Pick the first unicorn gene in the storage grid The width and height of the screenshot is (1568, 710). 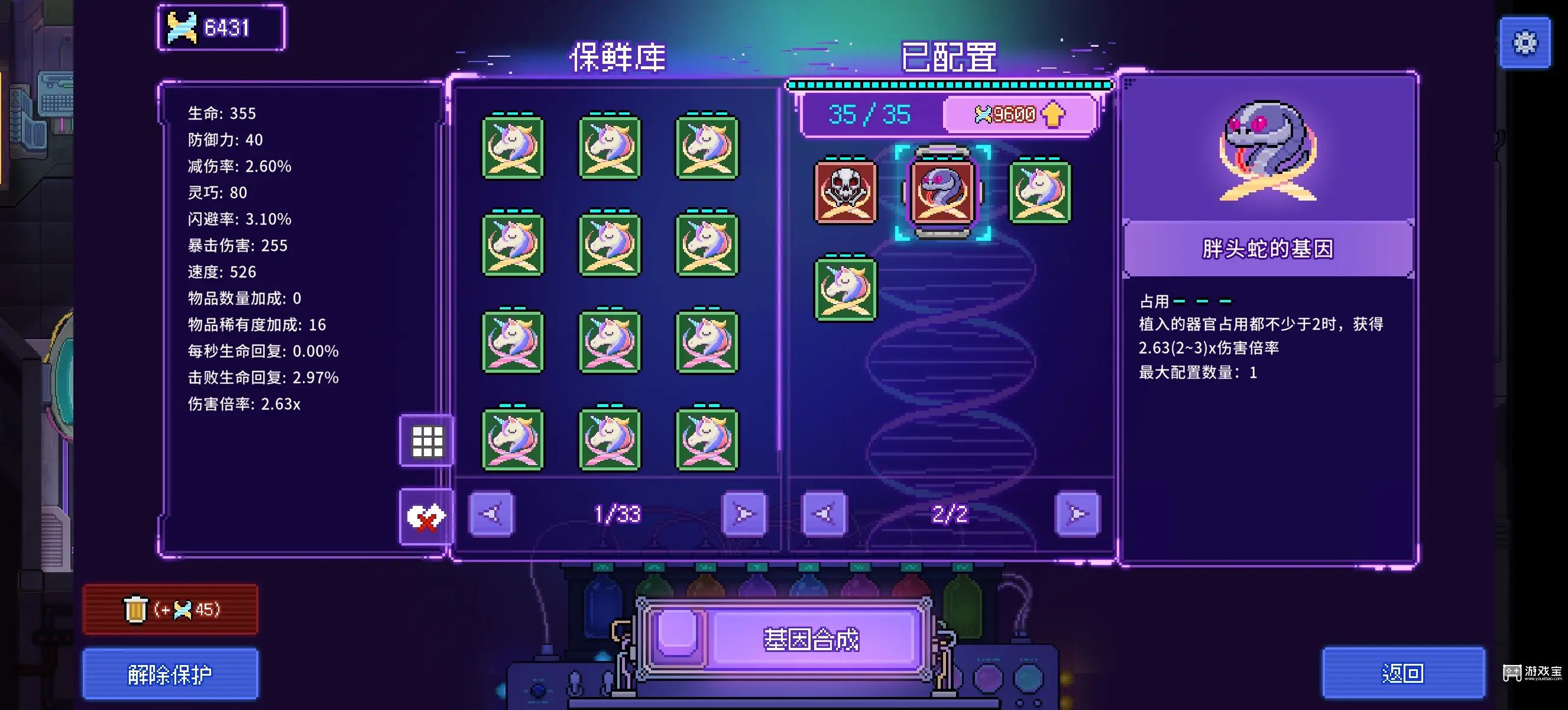[x=513, y=148]
